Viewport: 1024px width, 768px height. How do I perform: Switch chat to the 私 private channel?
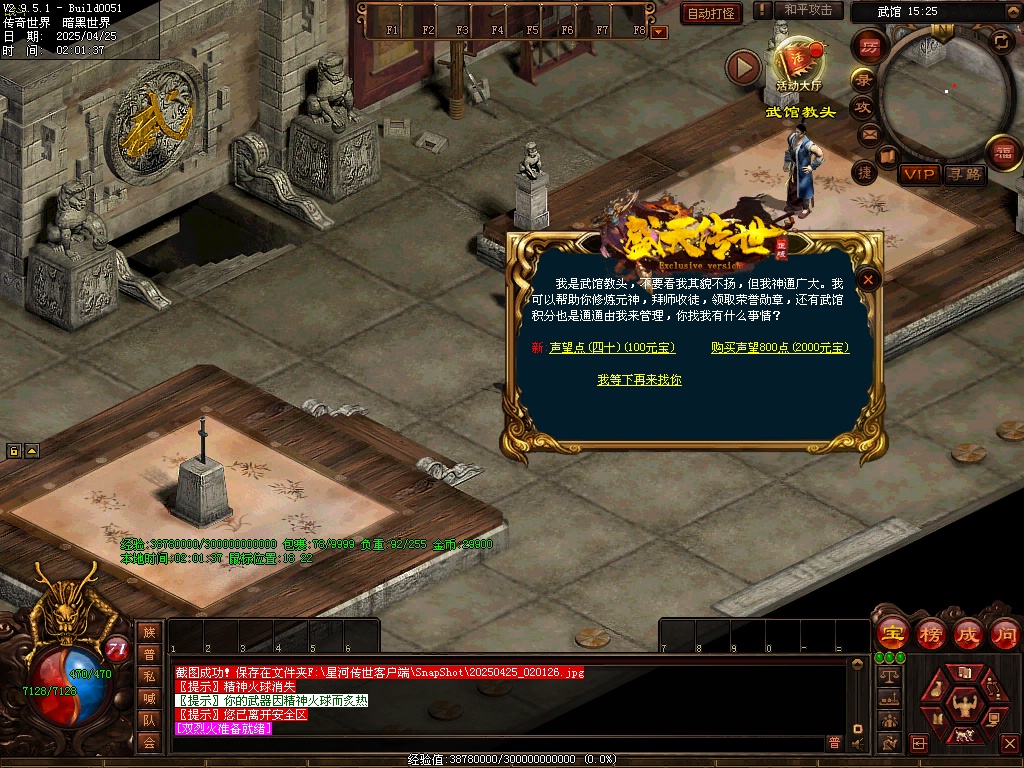tap(149, 675)
